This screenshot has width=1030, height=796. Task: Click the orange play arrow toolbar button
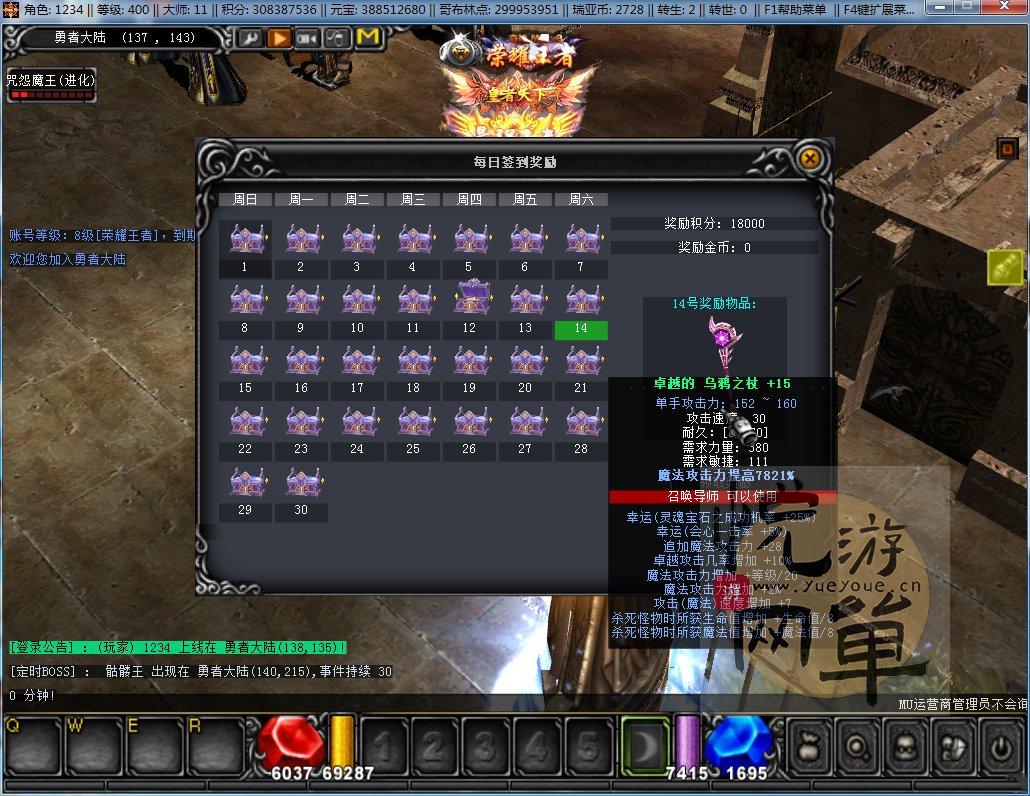[279, 38]
